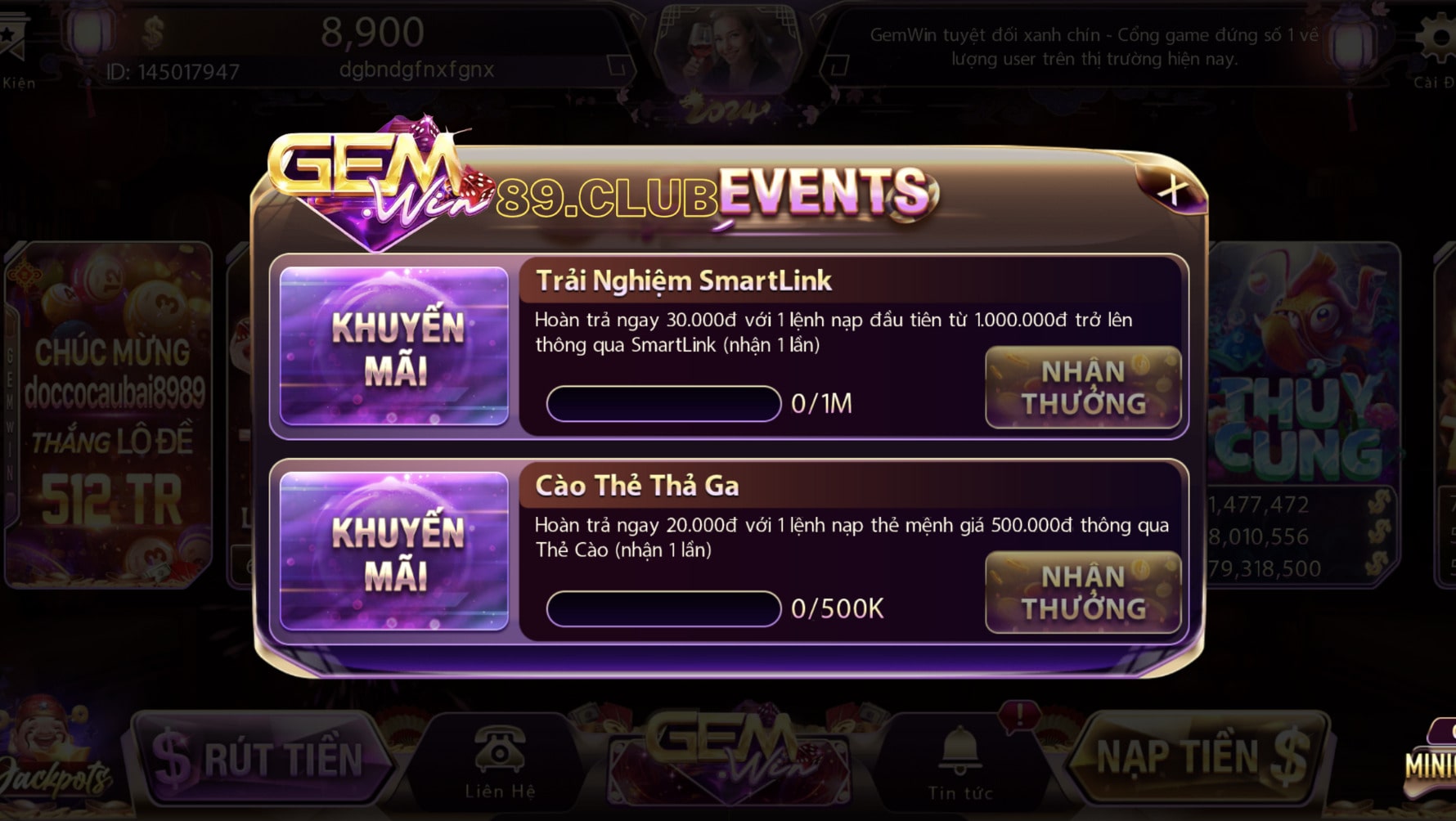The image size is (1456, 821).
Task: Claim the Trải Nghiệm SmartLink reward
Action: click(1083, 388)
